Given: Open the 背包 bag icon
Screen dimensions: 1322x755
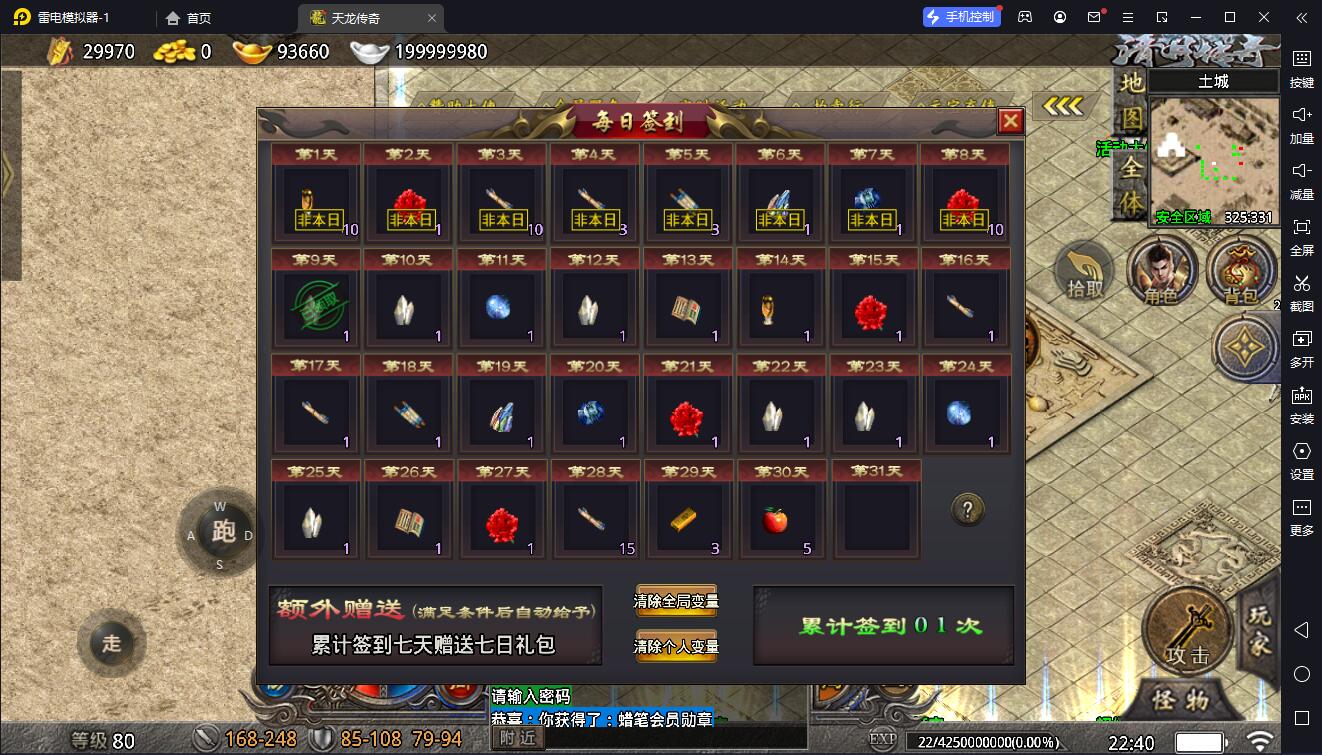Looking at the screenshot, I should click(1240, 273).
